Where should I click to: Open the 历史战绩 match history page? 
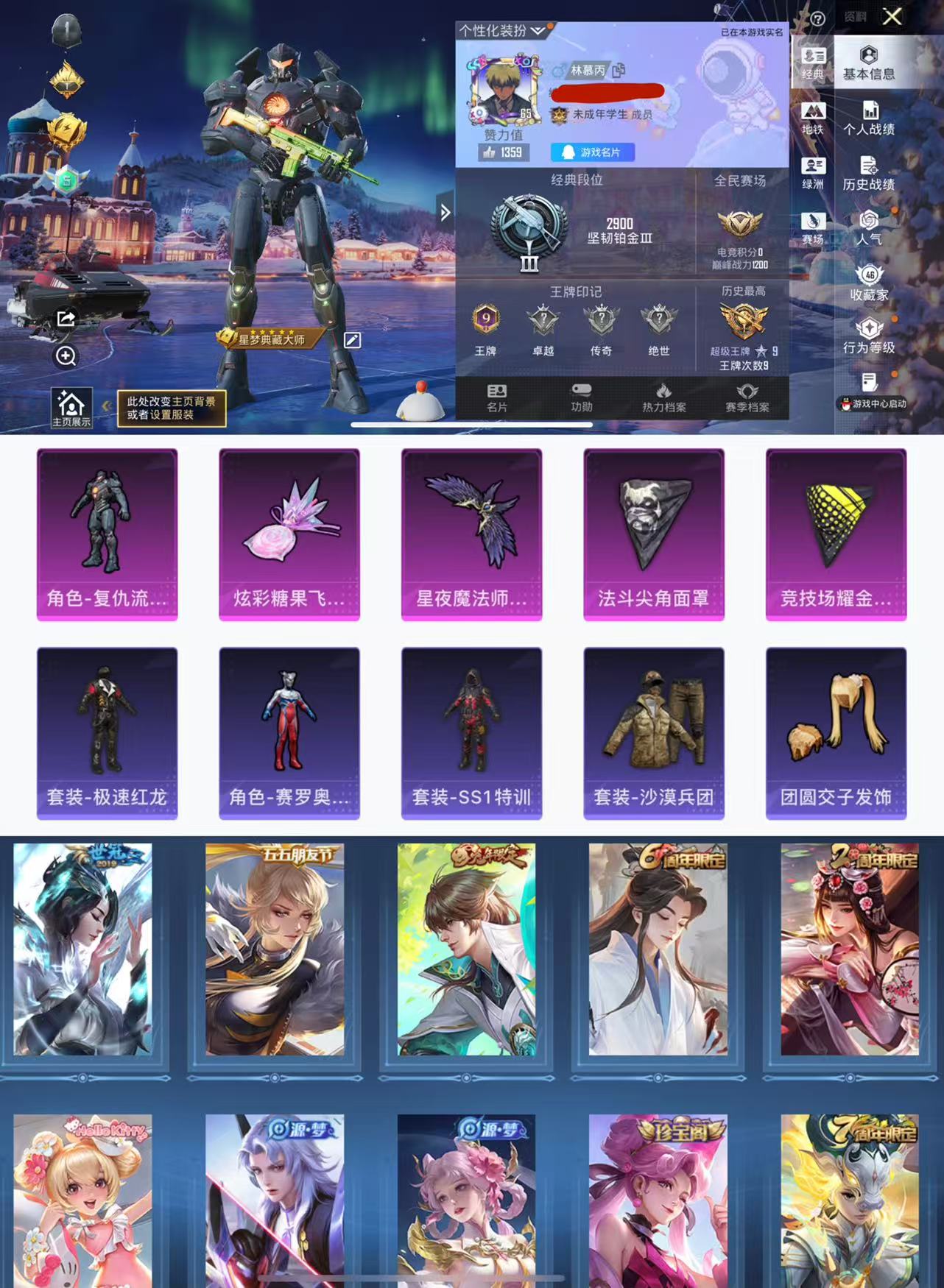tap(869, 174)
